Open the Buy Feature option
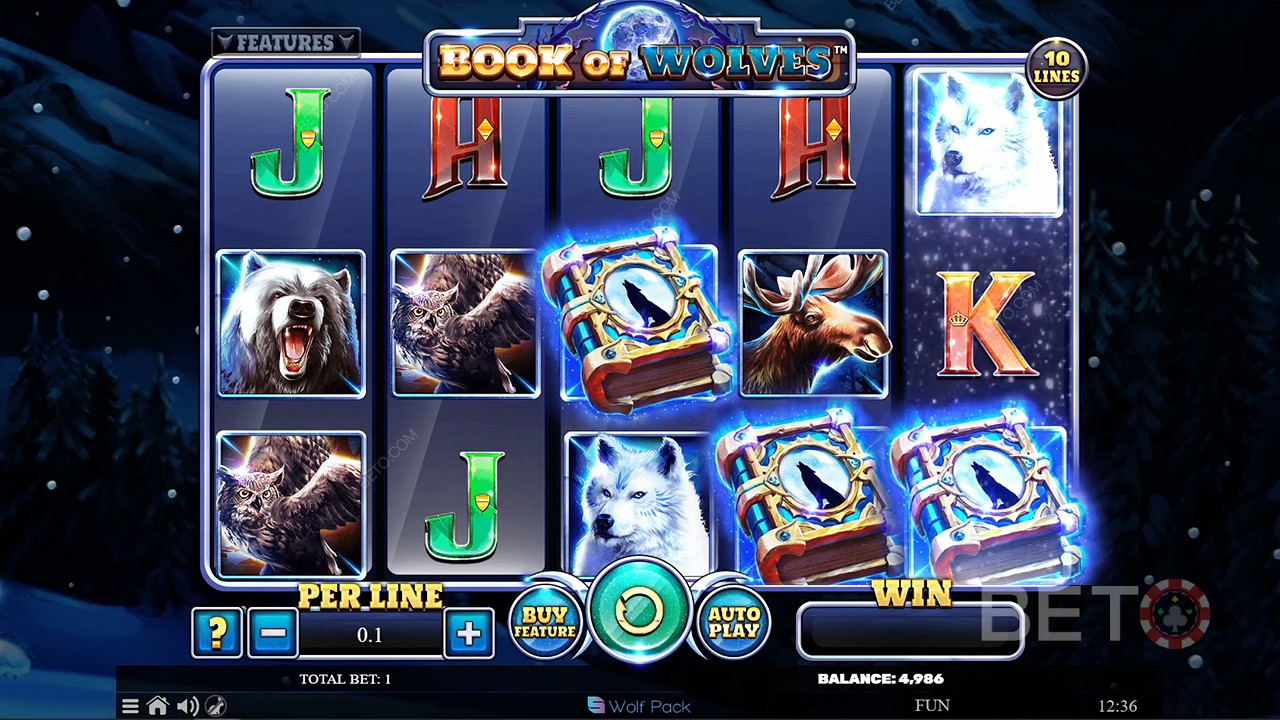Viewport: 1280px width, 720px height. click(545, 623)
